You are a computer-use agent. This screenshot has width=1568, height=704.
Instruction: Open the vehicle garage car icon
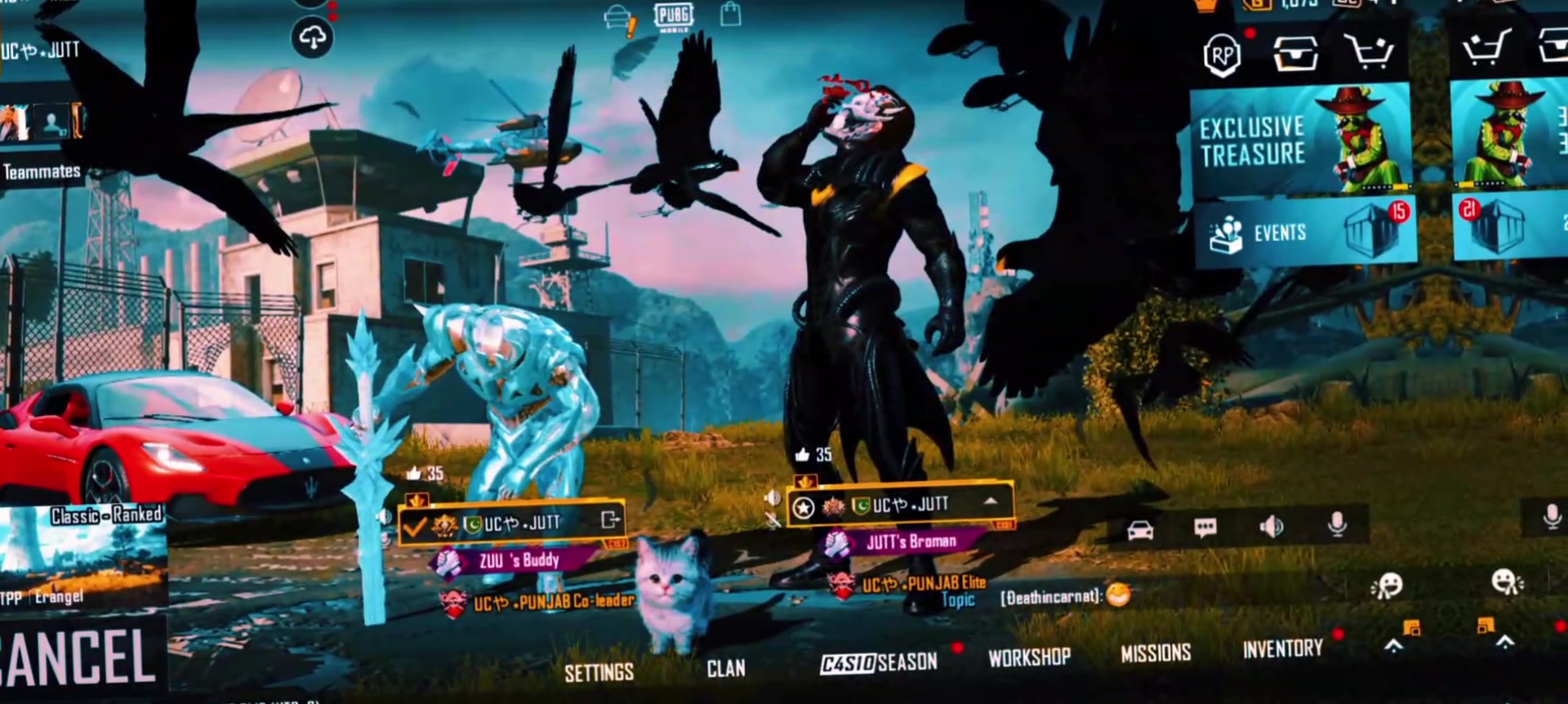point(1140,531)
